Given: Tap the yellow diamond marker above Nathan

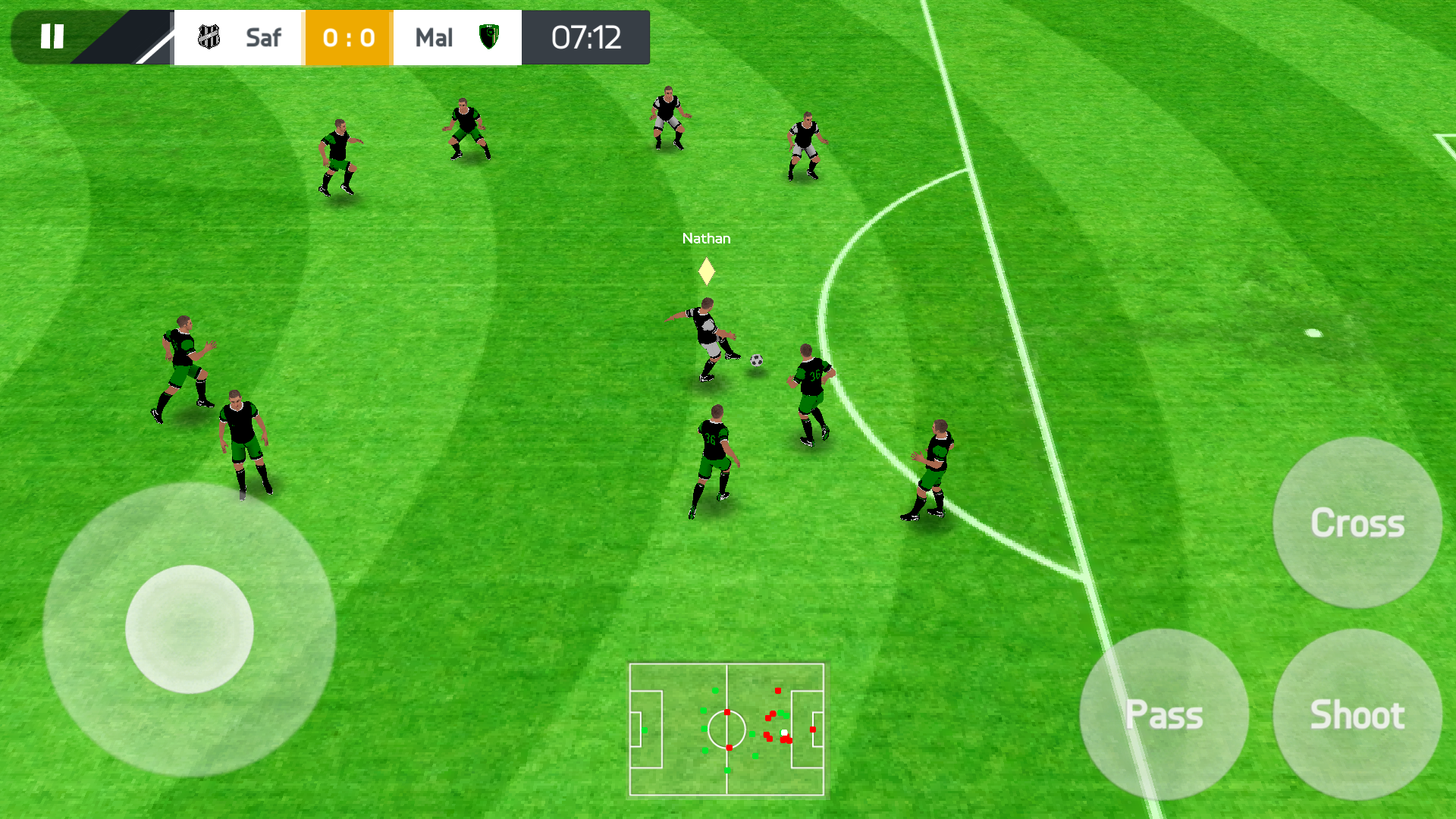Looking at the screenshot, I should [x=705, y=269].
